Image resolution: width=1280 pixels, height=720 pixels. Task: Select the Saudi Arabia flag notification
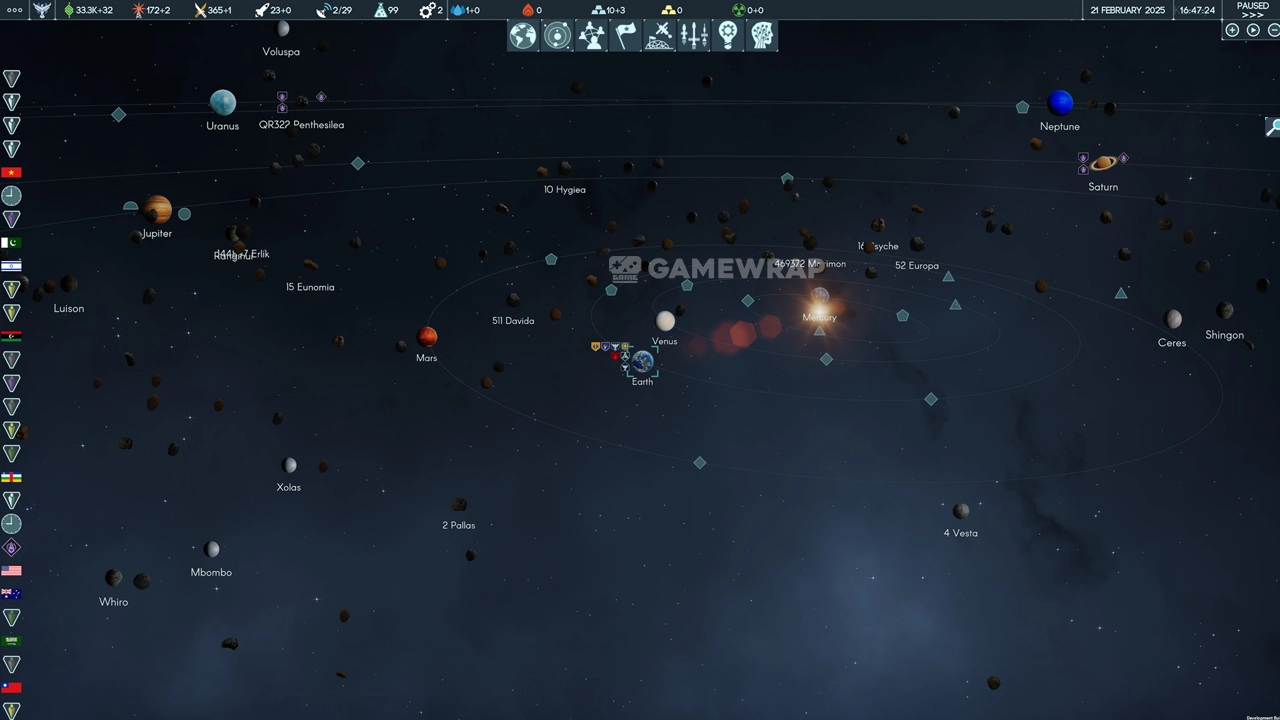tap(11, 641)
